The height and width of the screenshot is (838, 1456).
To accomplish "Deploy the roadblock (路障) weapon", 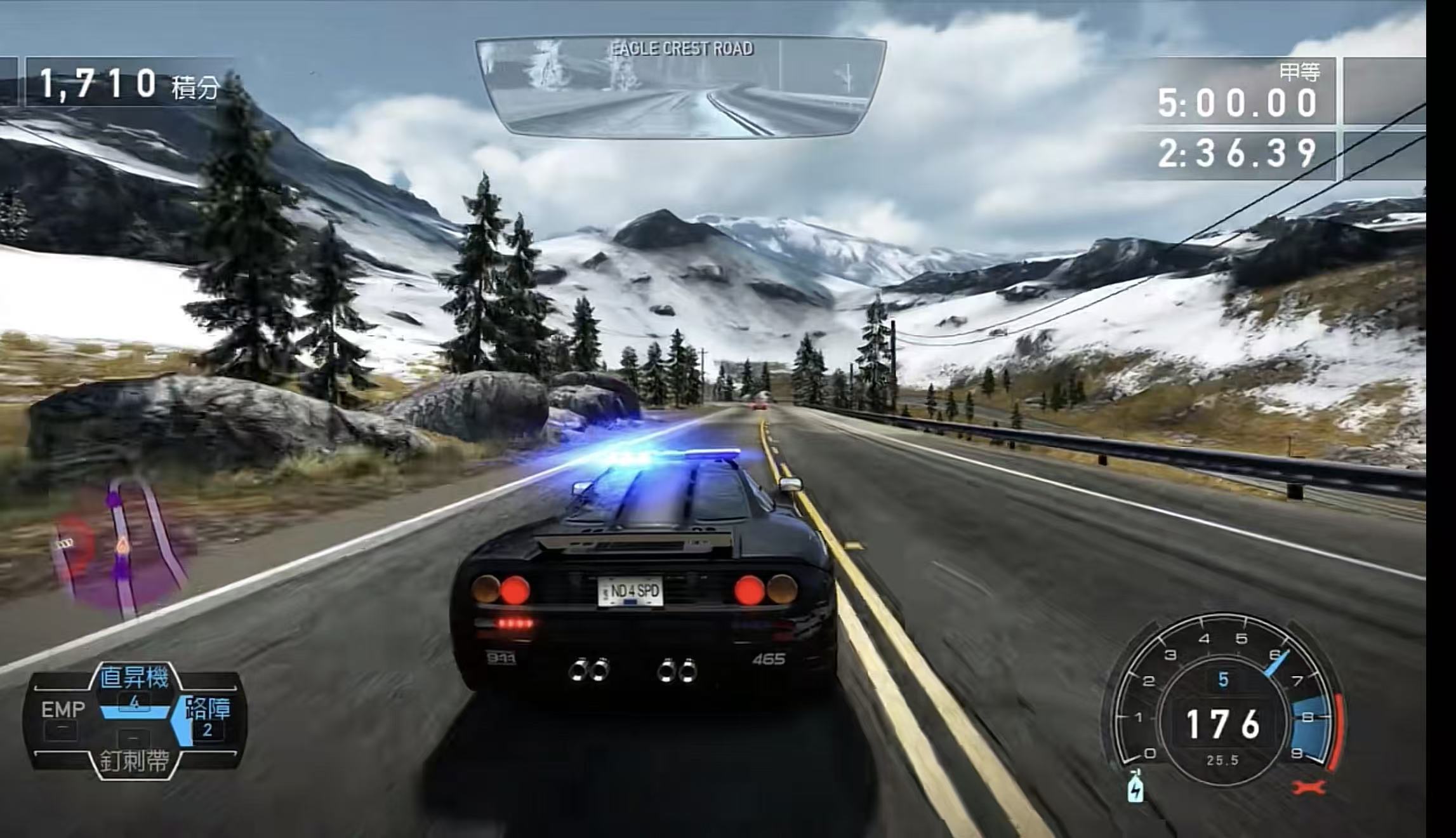I will tap(207, 717).
